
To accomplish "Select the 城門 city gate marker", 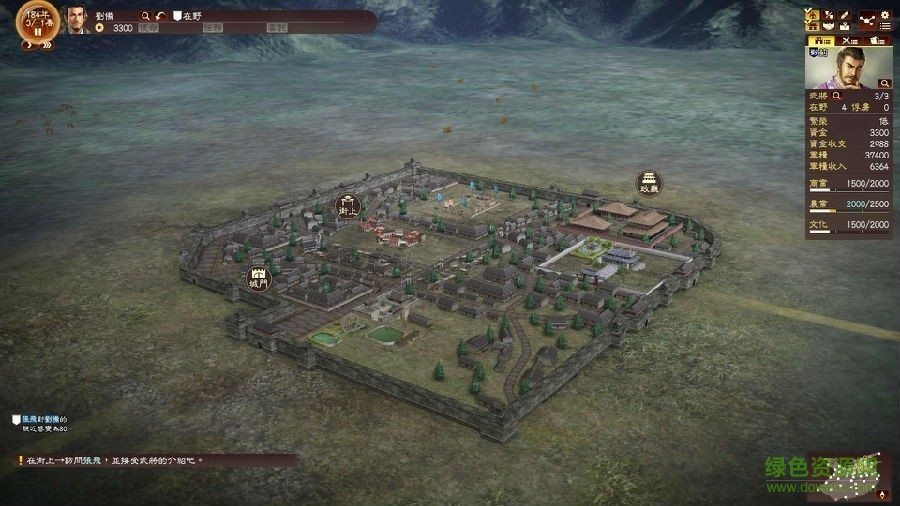I will click(x=260, y=279).
